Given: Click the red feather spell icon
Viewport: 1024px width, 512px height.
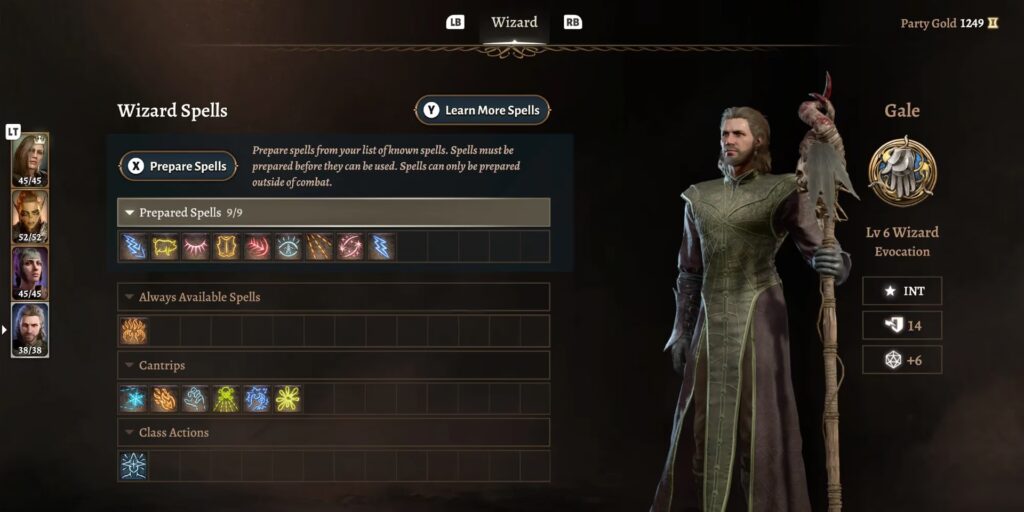Looking at the screenshot, I should point(258,247).
